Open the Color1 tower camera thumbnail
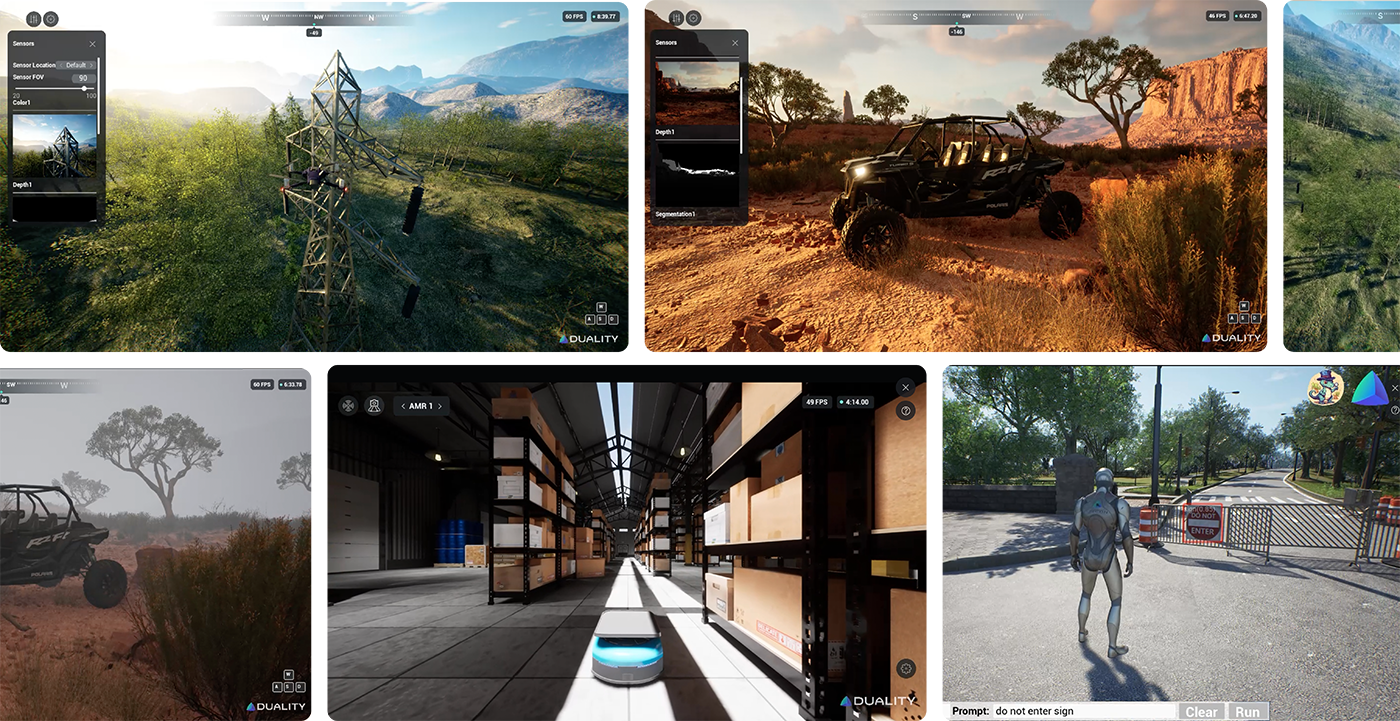The width and height of the screenshot is (1400, 721). 55,145
